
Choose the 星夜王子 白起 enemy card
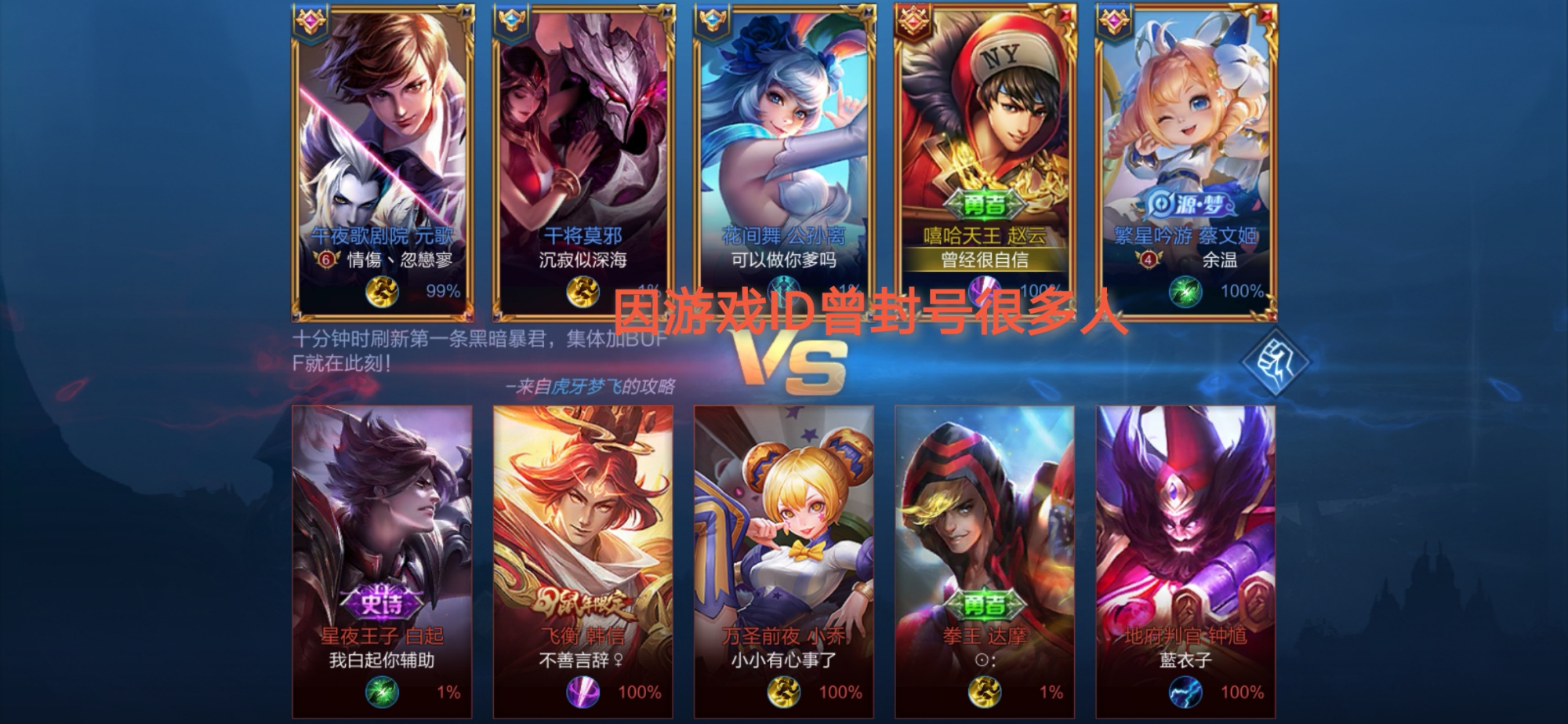coord(382,561)
